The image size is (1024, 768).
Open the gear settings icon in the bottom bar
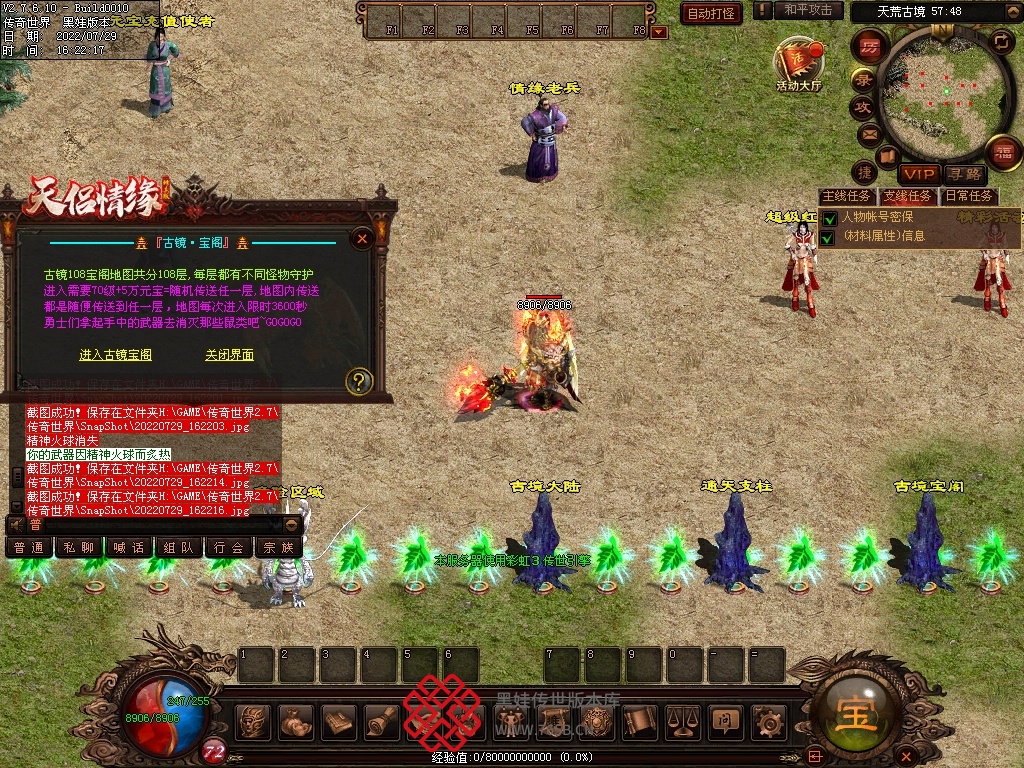click(768, 720)
